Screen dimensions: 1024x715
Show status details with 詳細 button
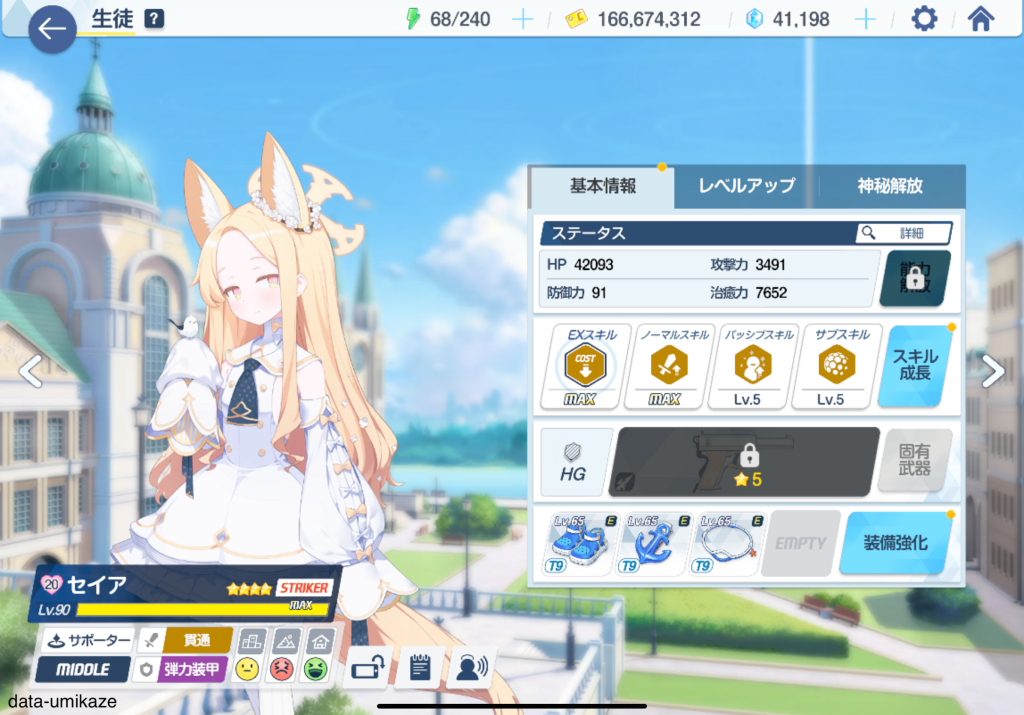(903, 233)
